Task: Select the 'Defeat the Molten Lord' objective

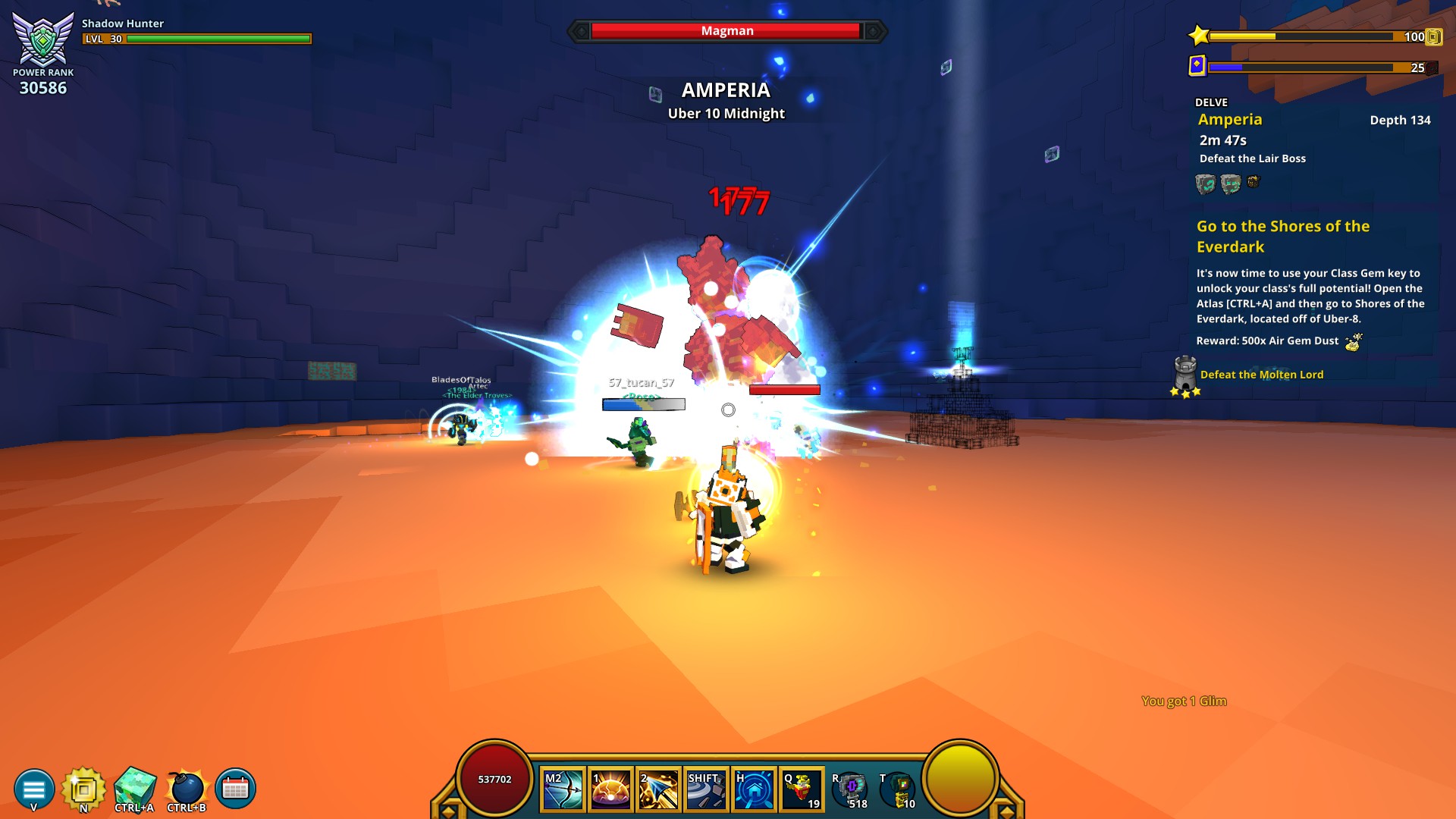Action: pos(1261,375)
